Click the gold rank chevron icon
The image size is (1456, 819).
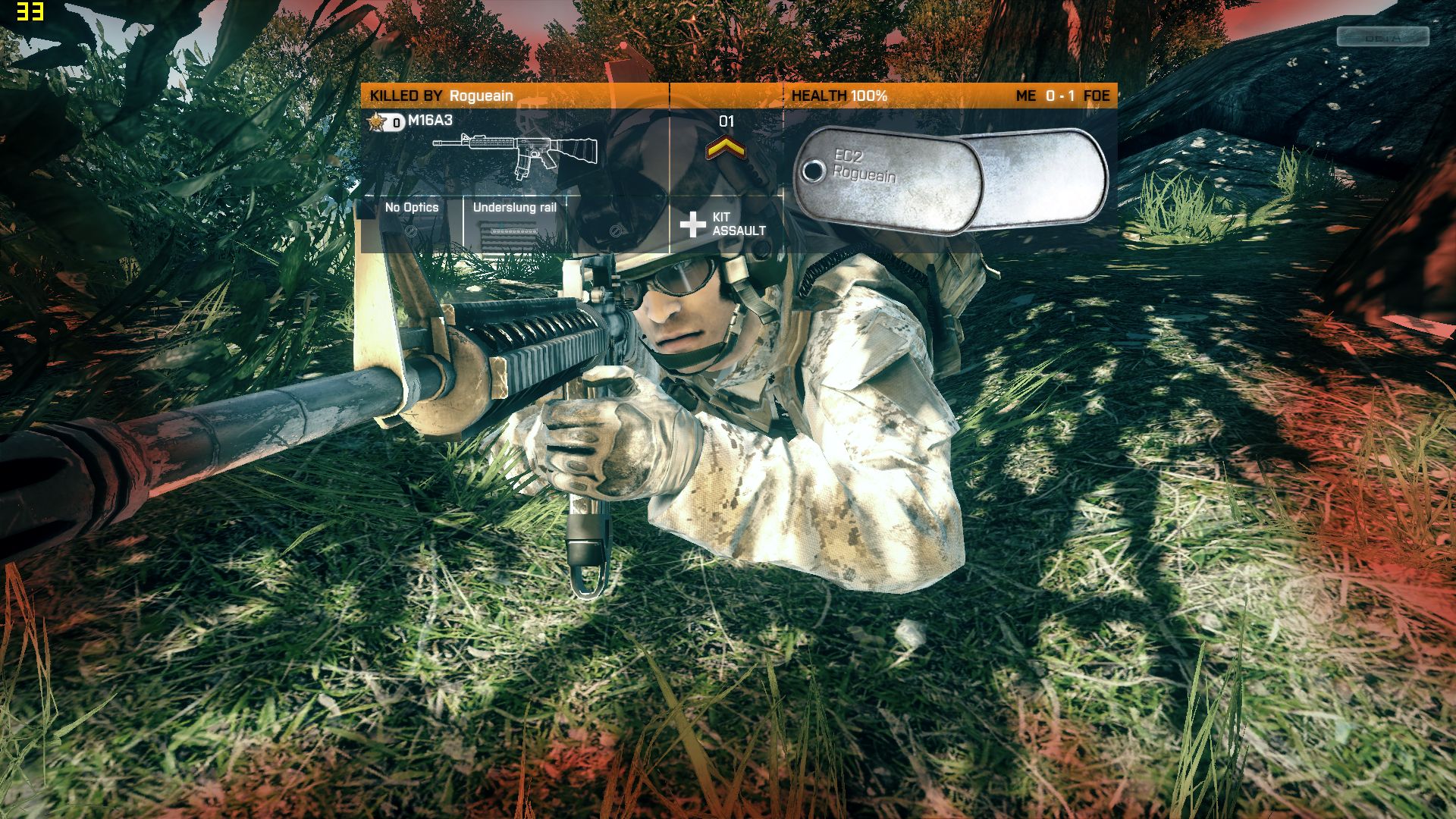pyautogui.click(x=726, y=149)
